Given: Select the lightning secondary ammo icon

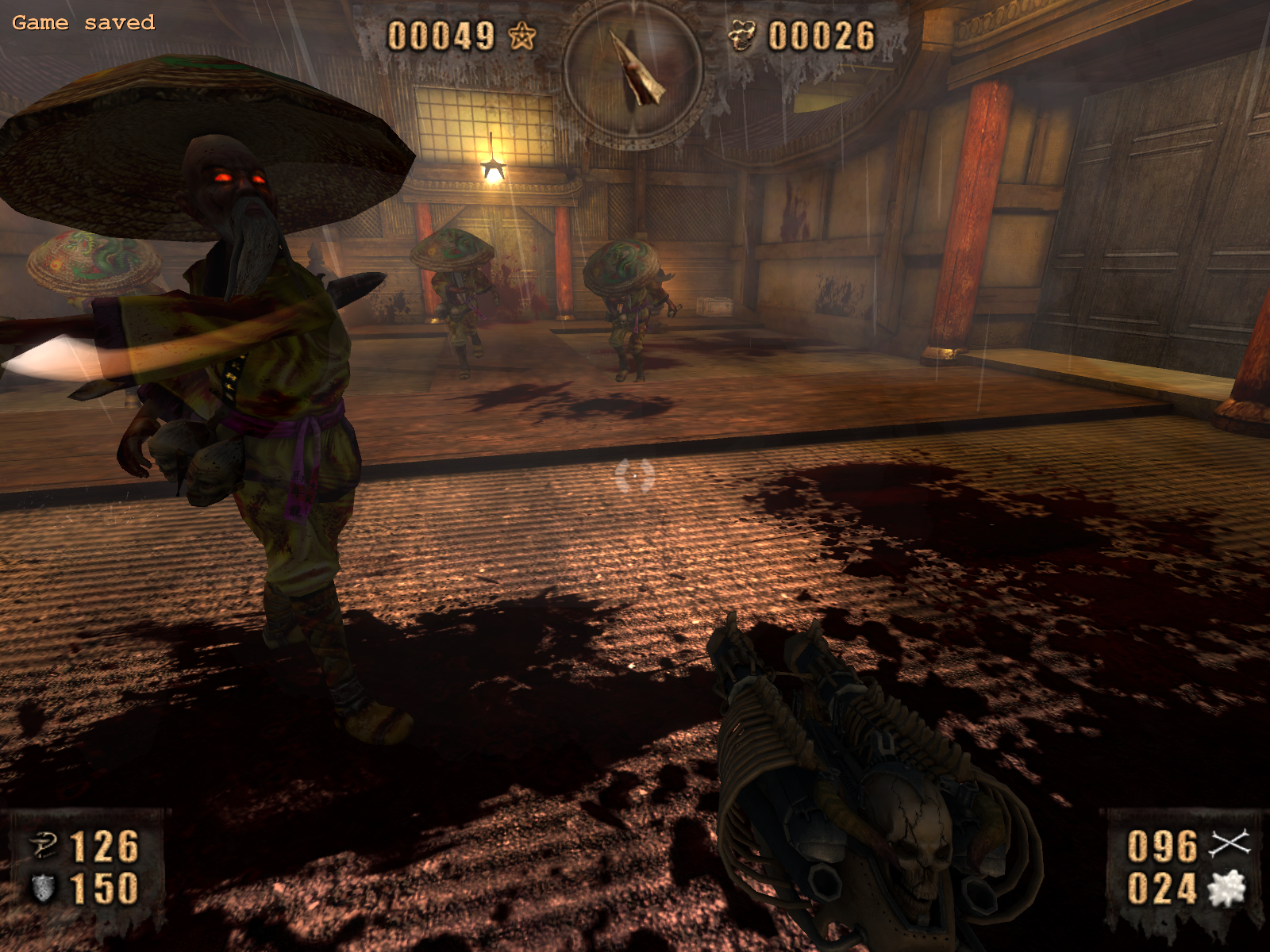Looking at the screenshot, I should click(1227, 889).
